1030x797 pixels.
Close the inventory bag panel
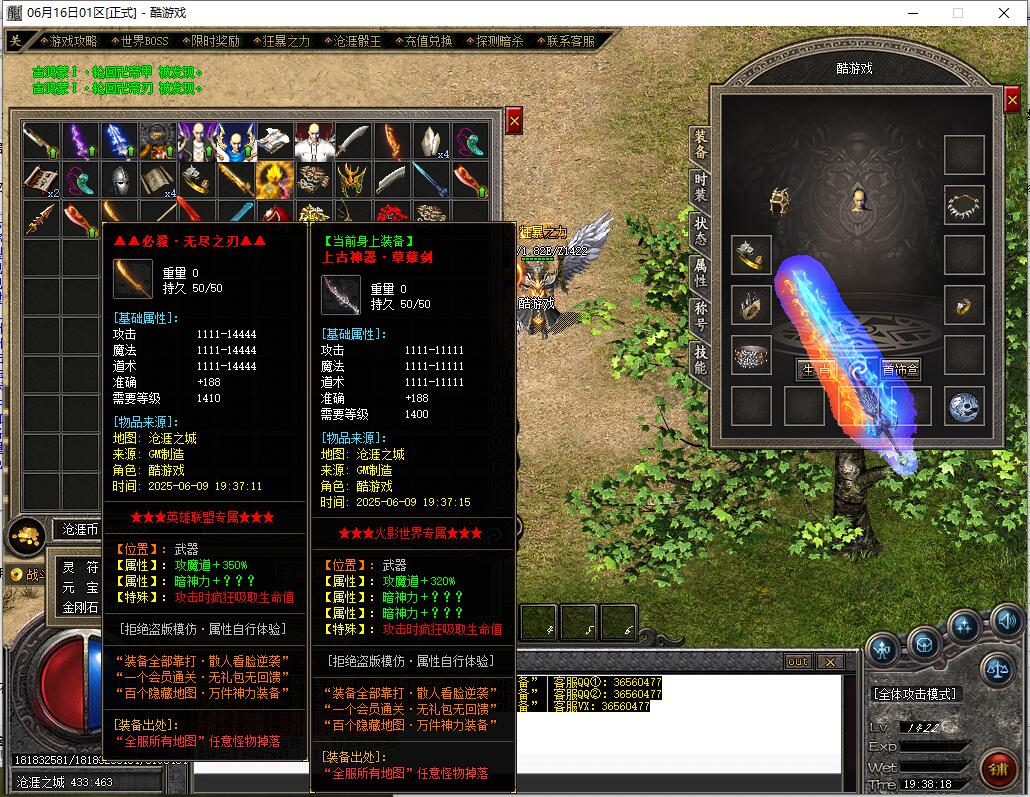(514, 121)
